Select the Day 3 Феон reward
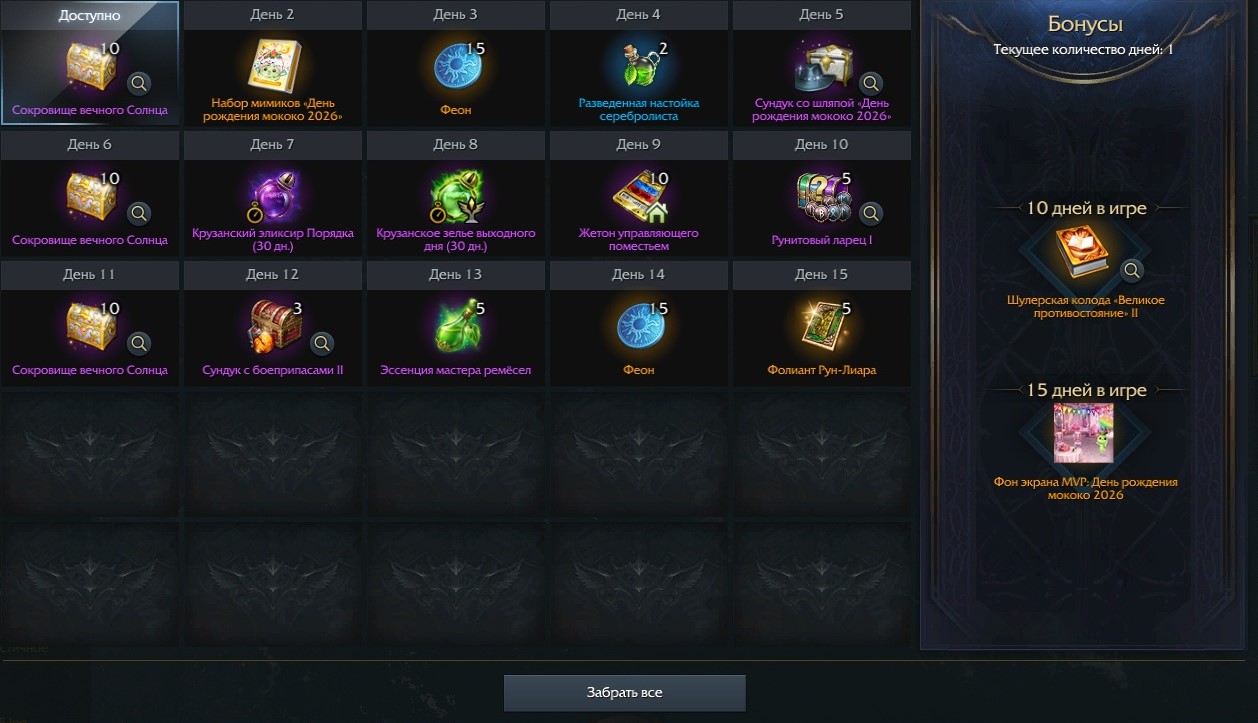The width and height of the screenshot is (1258, 723). [454, 67]
